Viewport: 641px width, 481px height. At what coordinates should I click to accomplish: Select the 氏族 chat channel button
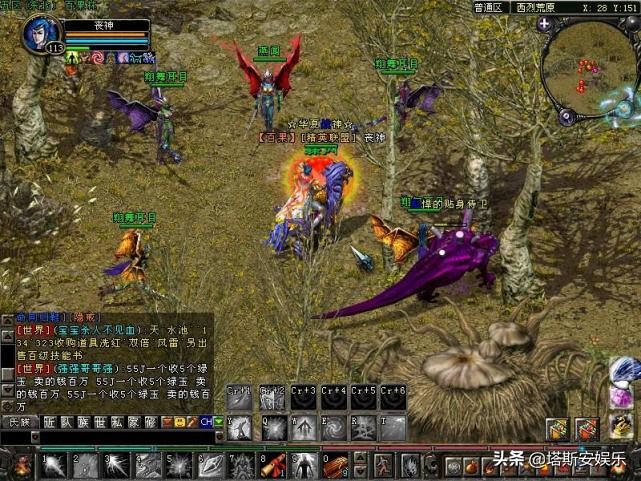coord(18,422)
